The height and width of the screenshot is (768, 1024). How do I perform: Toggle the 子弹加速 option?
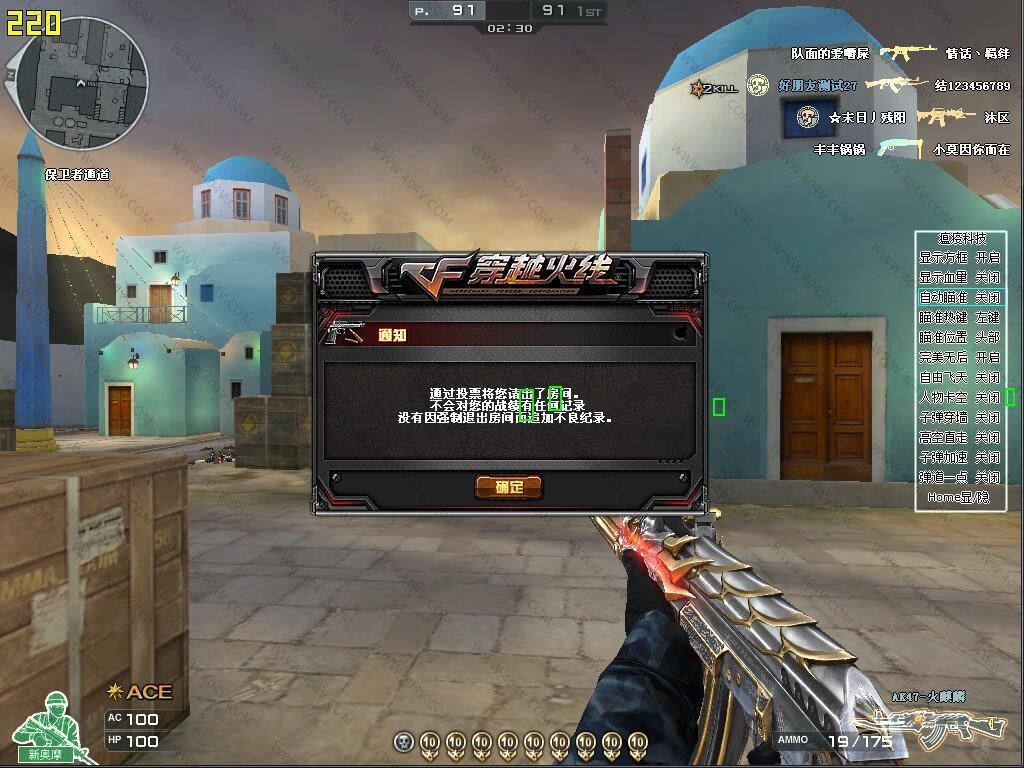[959, 457]
